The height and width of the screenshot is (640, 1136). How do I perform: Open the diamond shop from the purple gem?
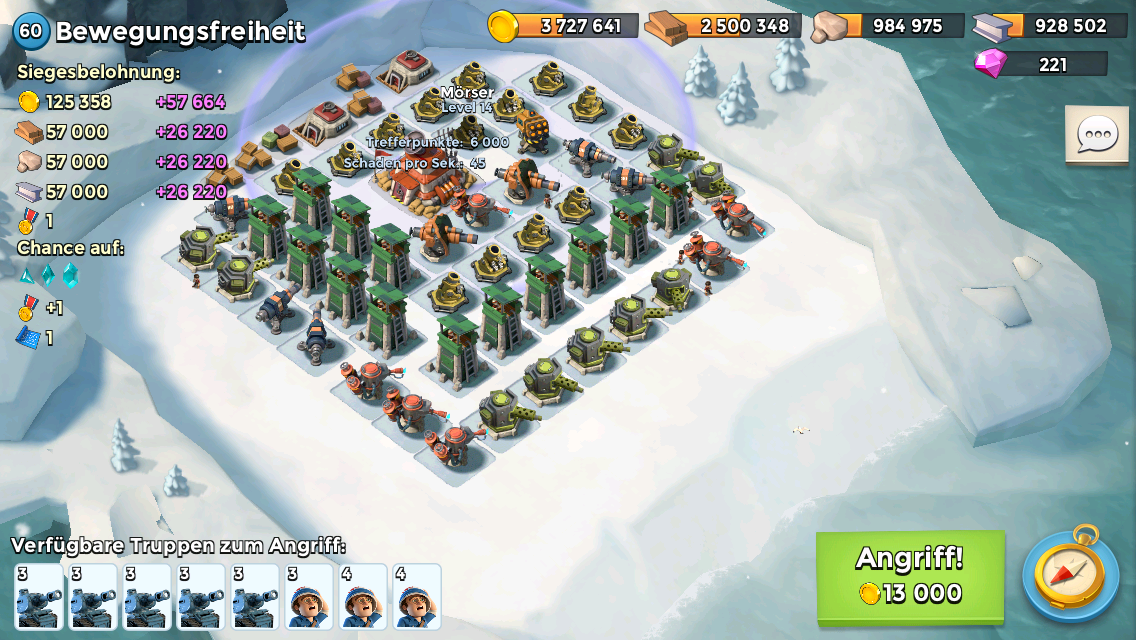991,64
